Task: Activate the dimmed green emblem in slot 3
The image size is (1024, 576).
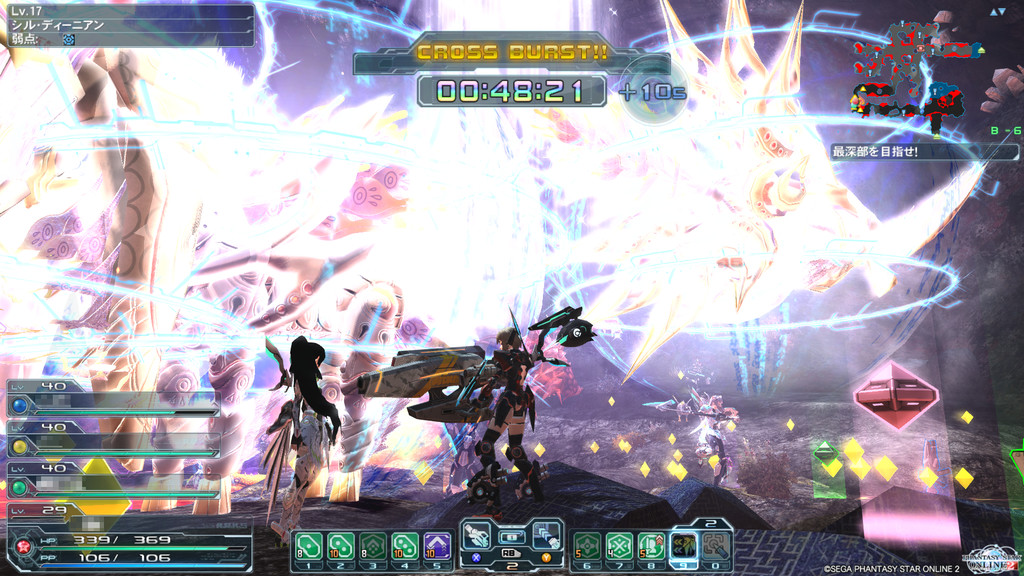Action: pyautogui.click(x=372, y=546)
